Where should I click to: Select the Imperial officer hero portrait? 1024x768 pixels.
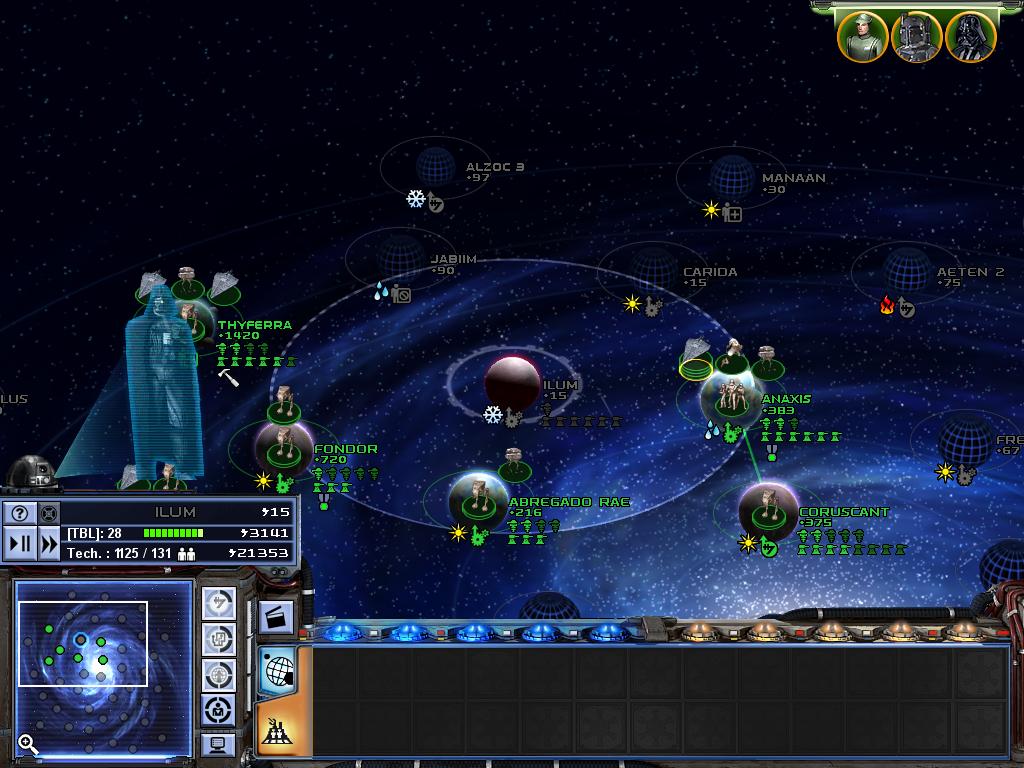click(862, 37)
